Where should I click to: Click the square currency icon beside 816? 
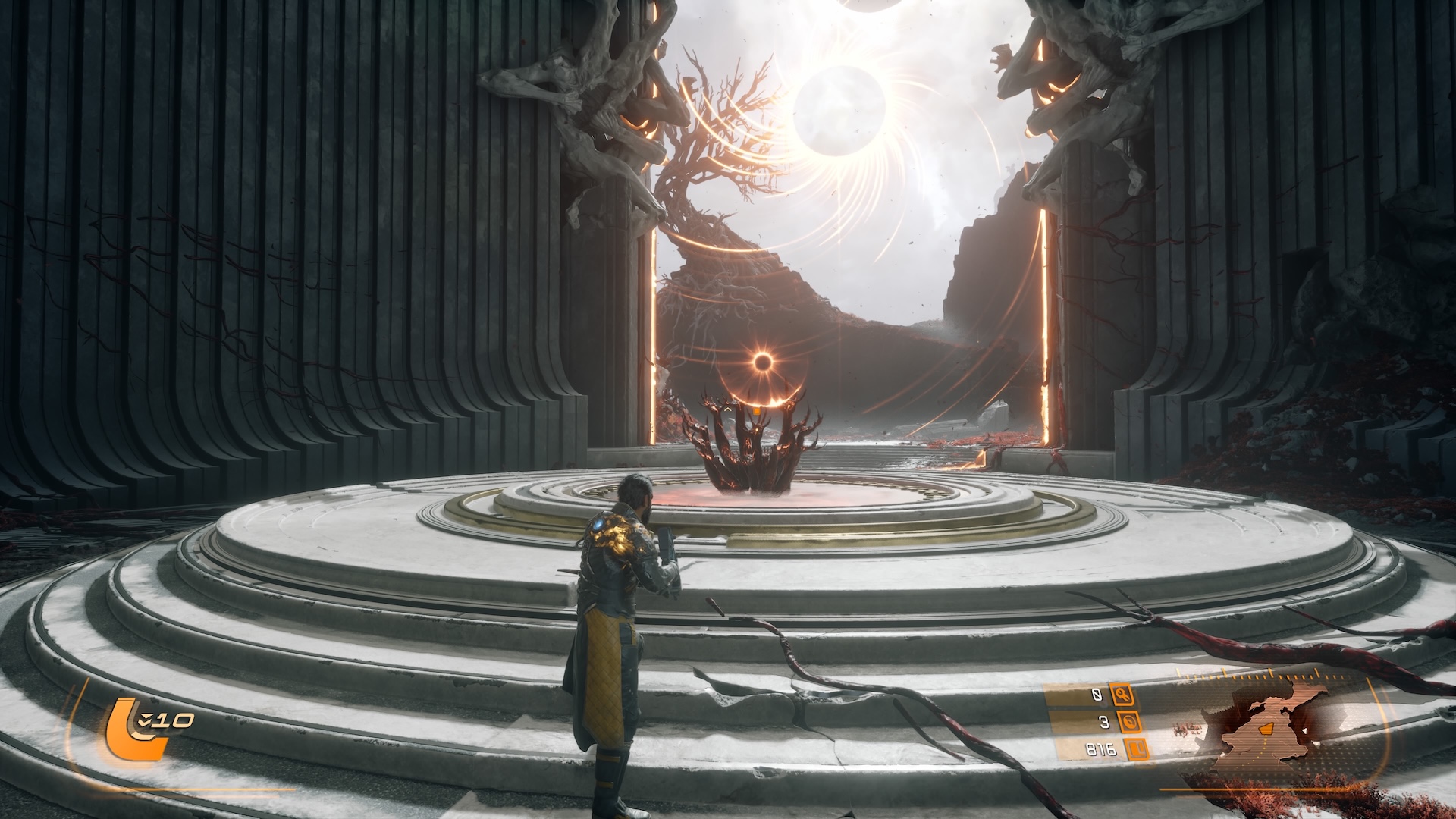pos(1135,750)
